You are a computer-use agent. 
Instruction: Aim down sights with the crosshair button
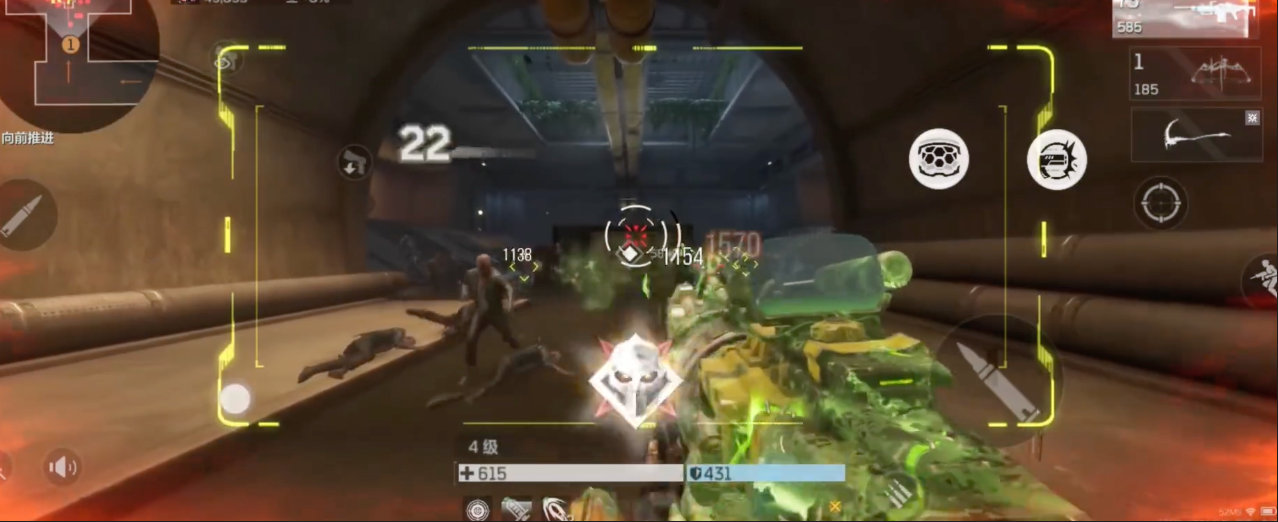(1160, 203)
